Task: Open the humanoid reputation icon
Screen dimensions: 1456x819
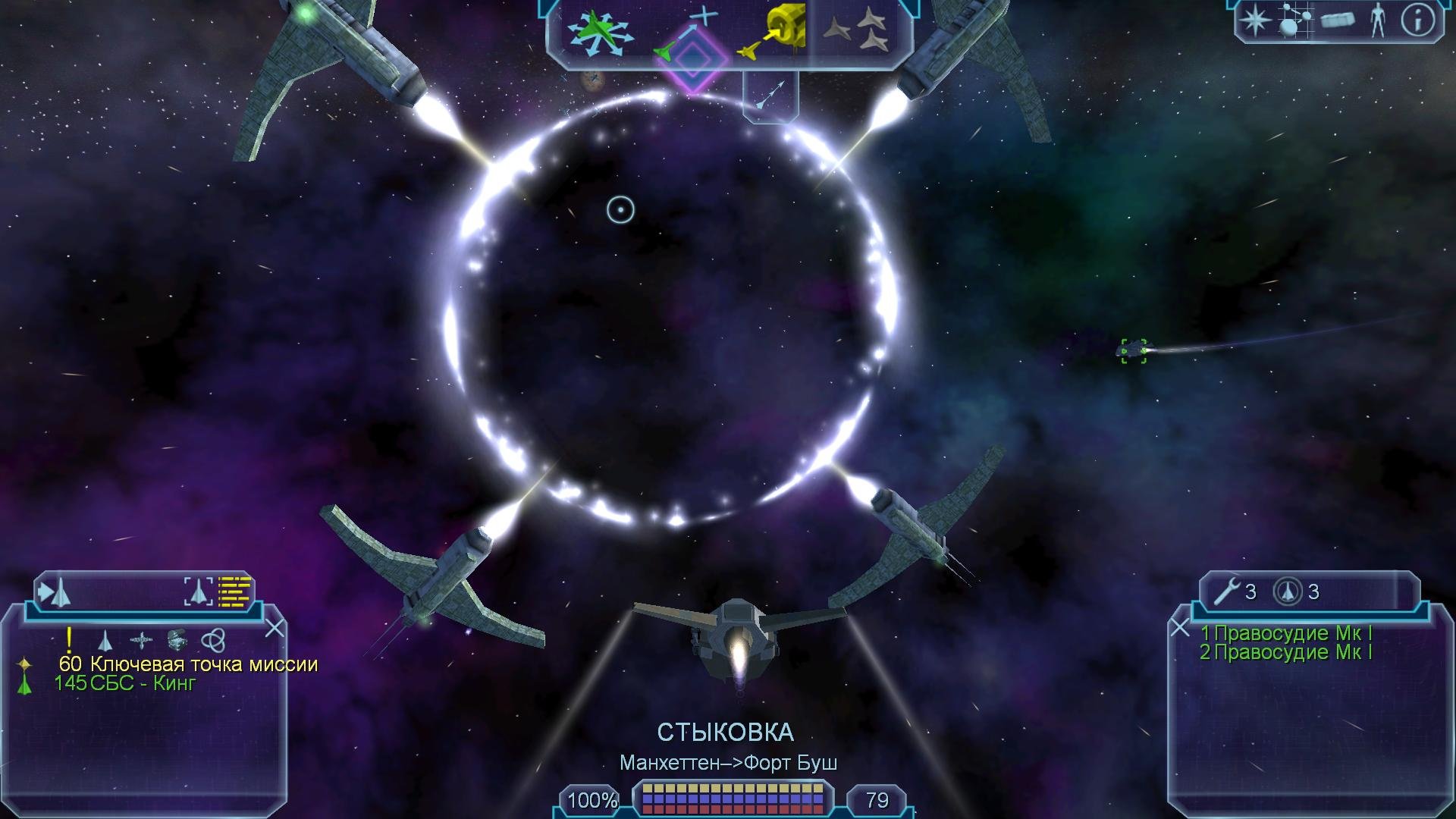Action: (1378, 20)
